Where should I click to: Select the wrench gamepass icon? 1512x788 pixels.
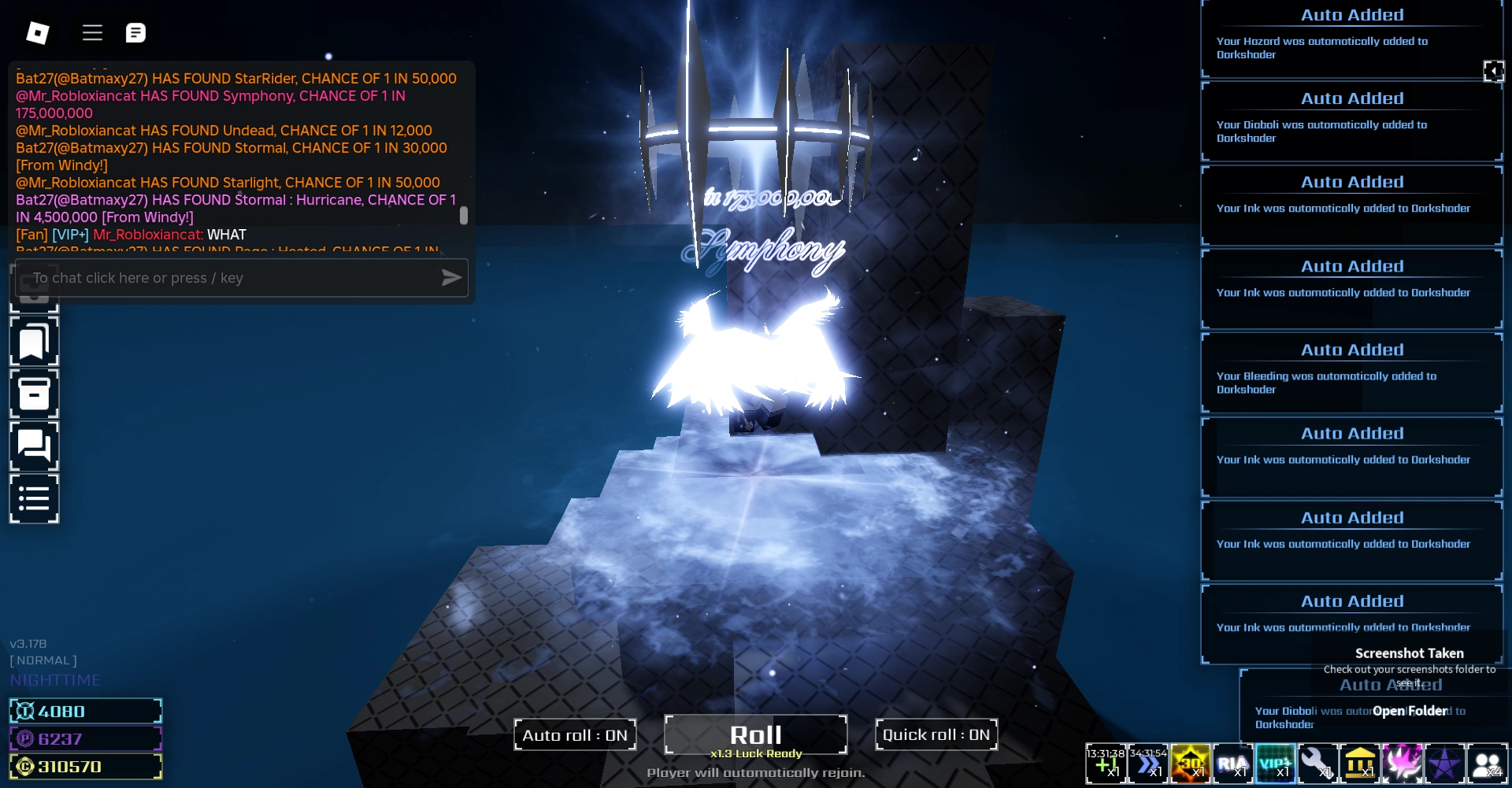click(1319, 763)
